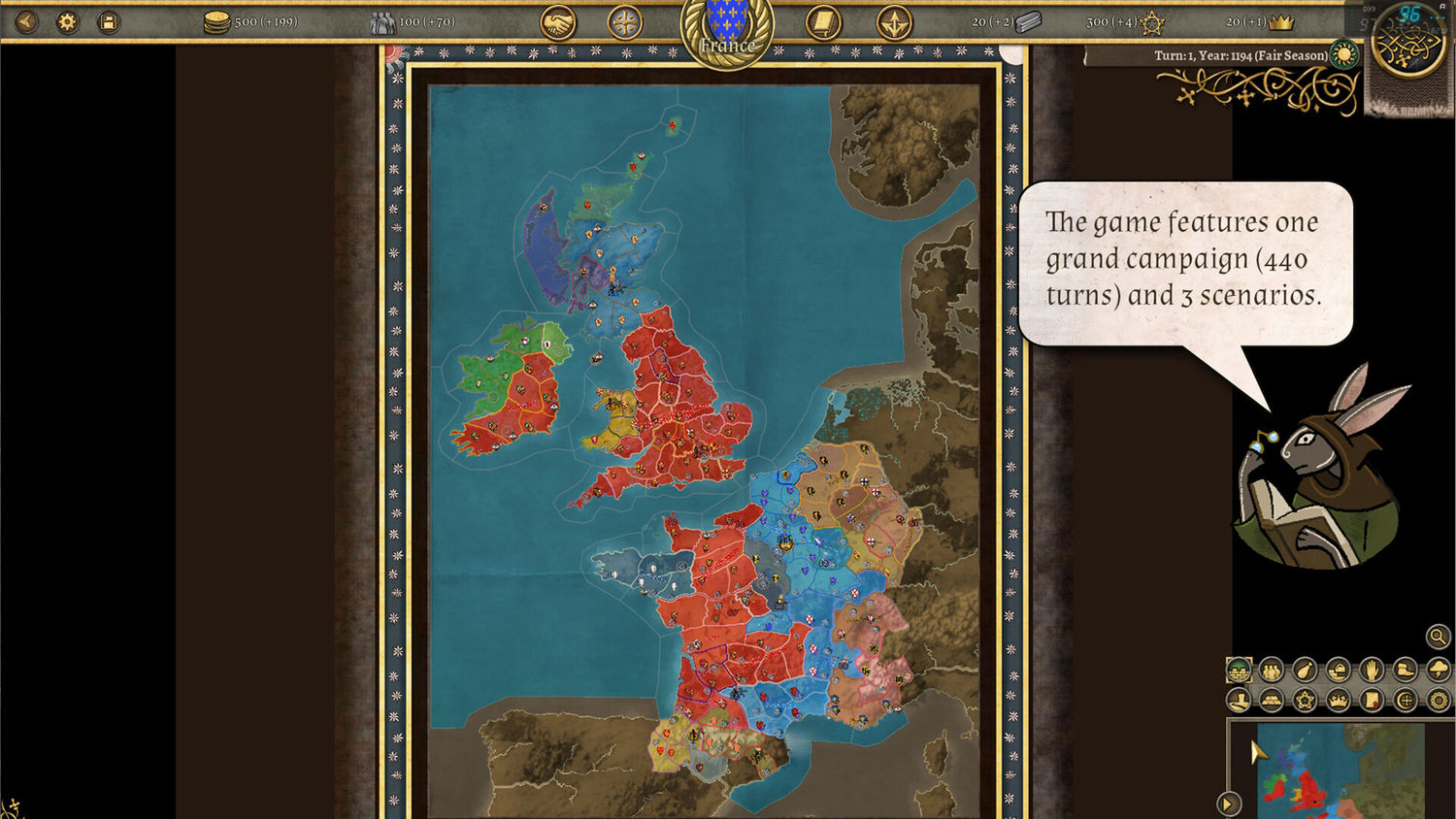Show the gold bars map mode
The width and height of the screenshot is (1456, 819).
(x=1272, y=700)
